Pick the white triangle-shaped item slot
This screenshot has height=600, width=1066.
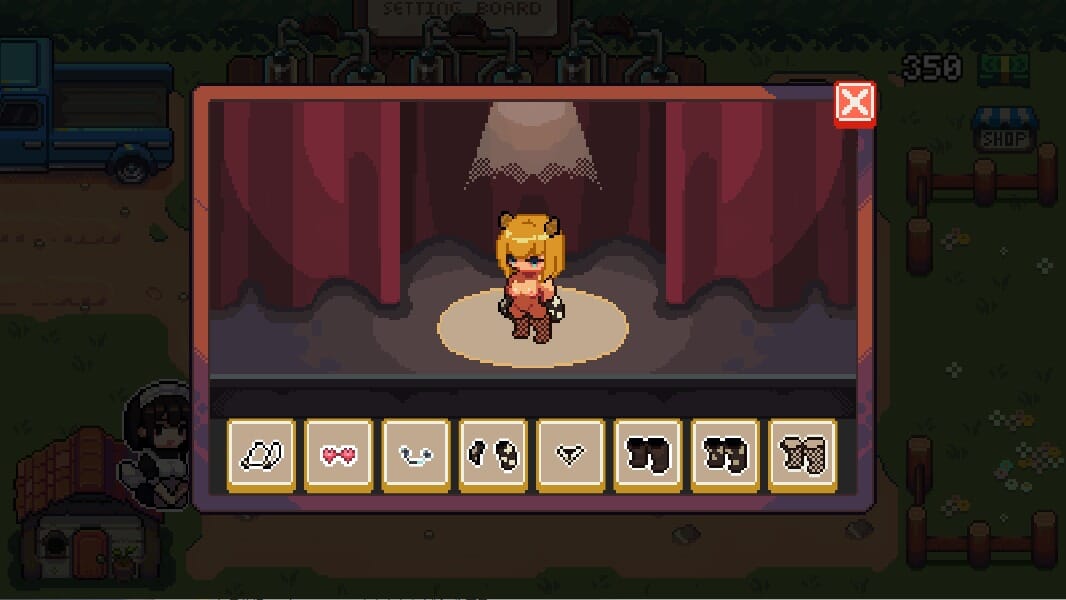click(570, 455)
